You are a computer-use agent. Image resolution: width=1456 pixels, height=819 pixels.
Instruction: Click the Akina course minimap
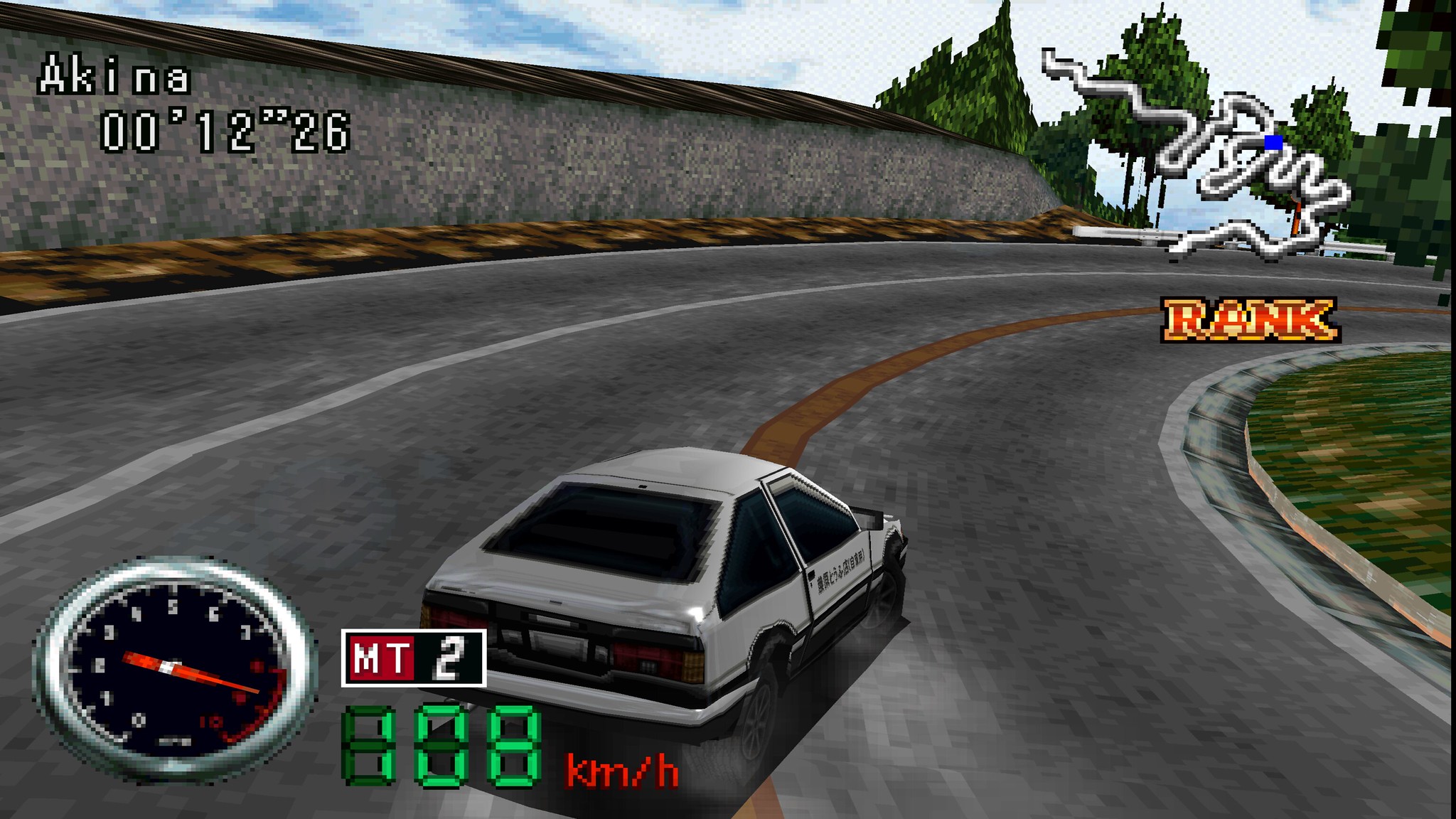(1201, 156)
